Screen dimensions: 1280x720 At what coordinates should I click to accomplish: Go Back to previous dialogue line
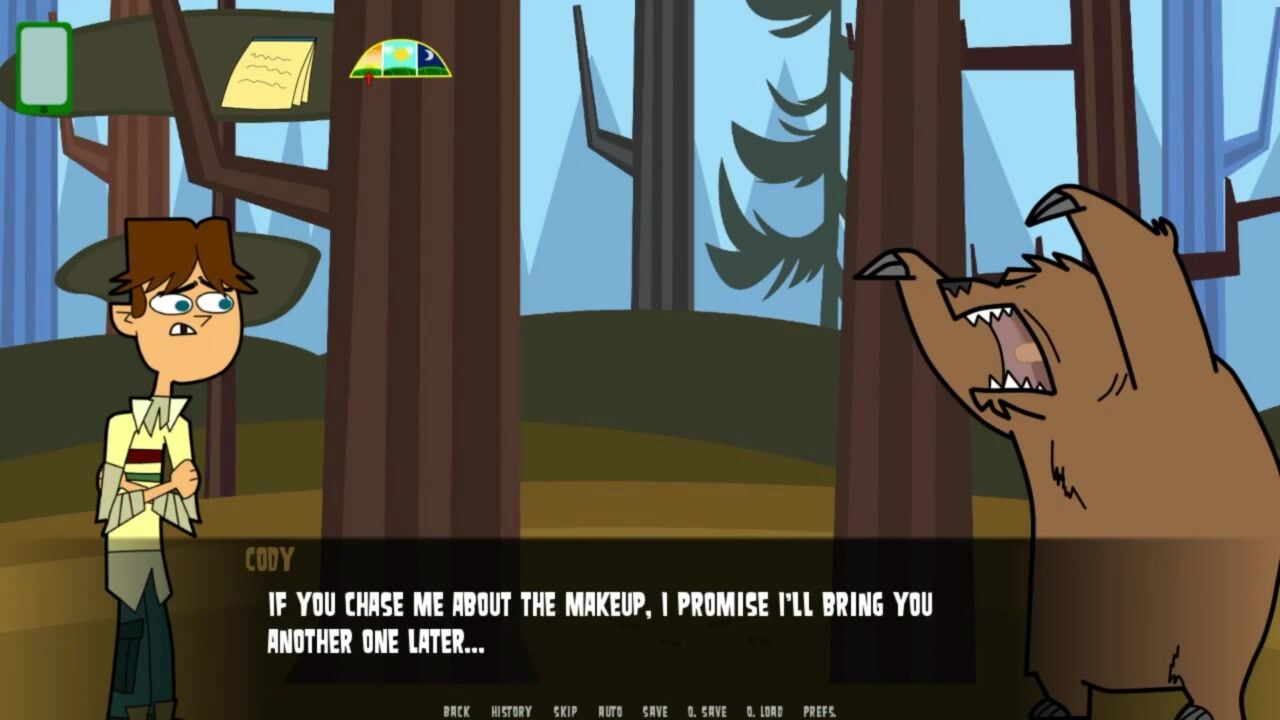coord(456,711)
